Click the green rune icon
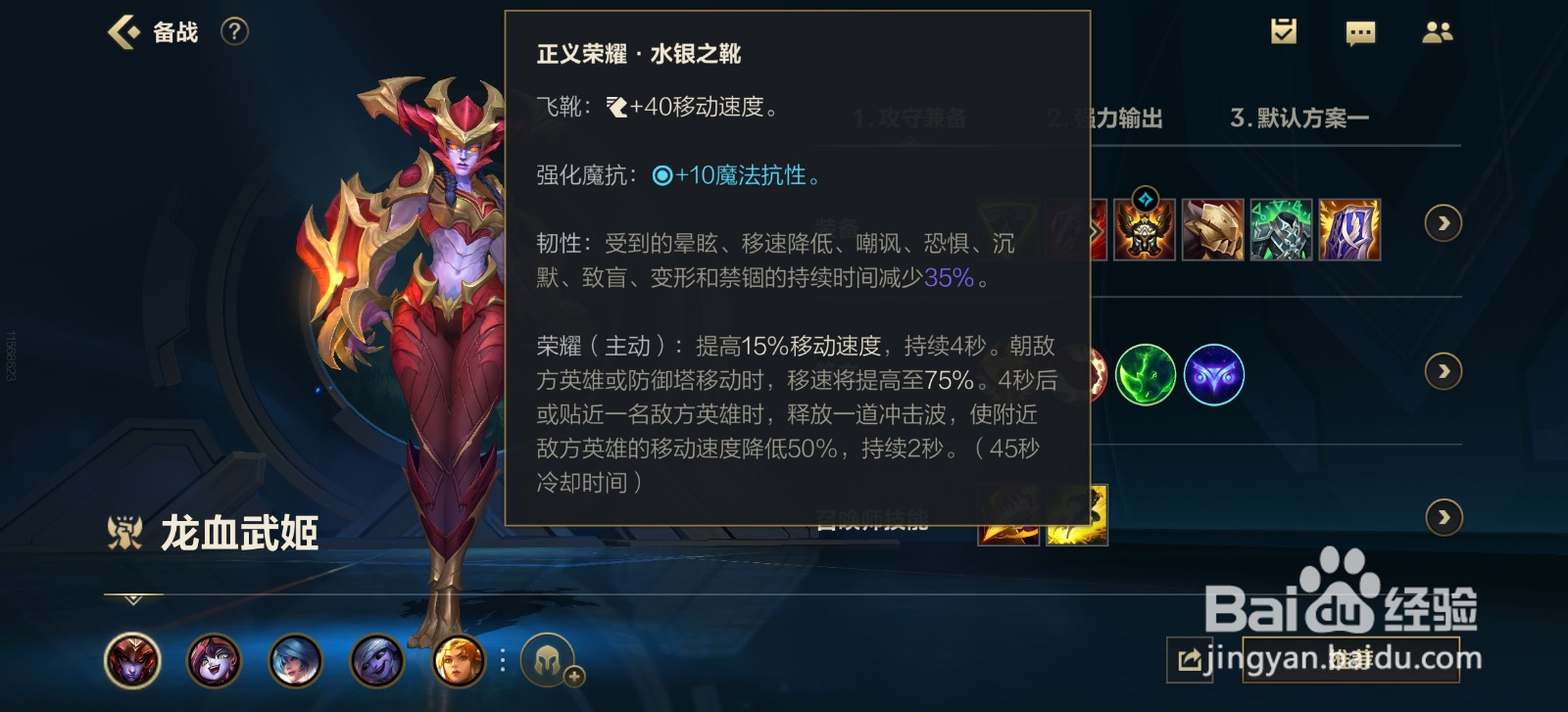Viewport: 1568px width, 712px height. 1145,375
